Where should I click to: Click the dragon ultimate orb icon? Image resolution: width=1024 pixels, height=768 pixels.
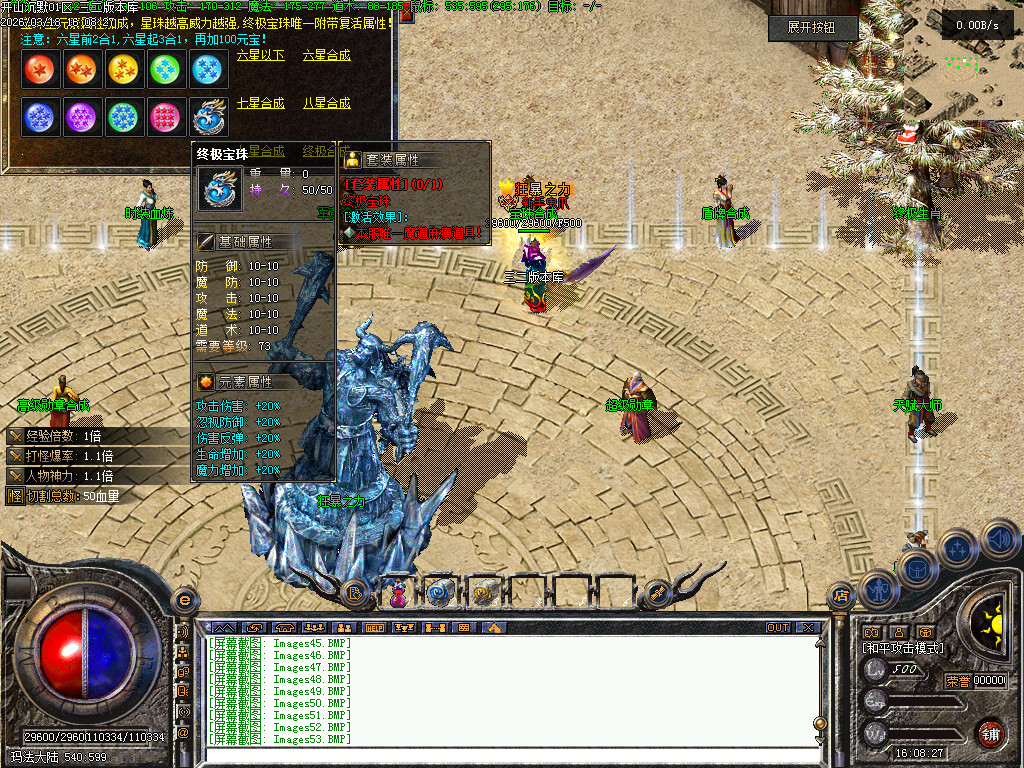(208, 117)
